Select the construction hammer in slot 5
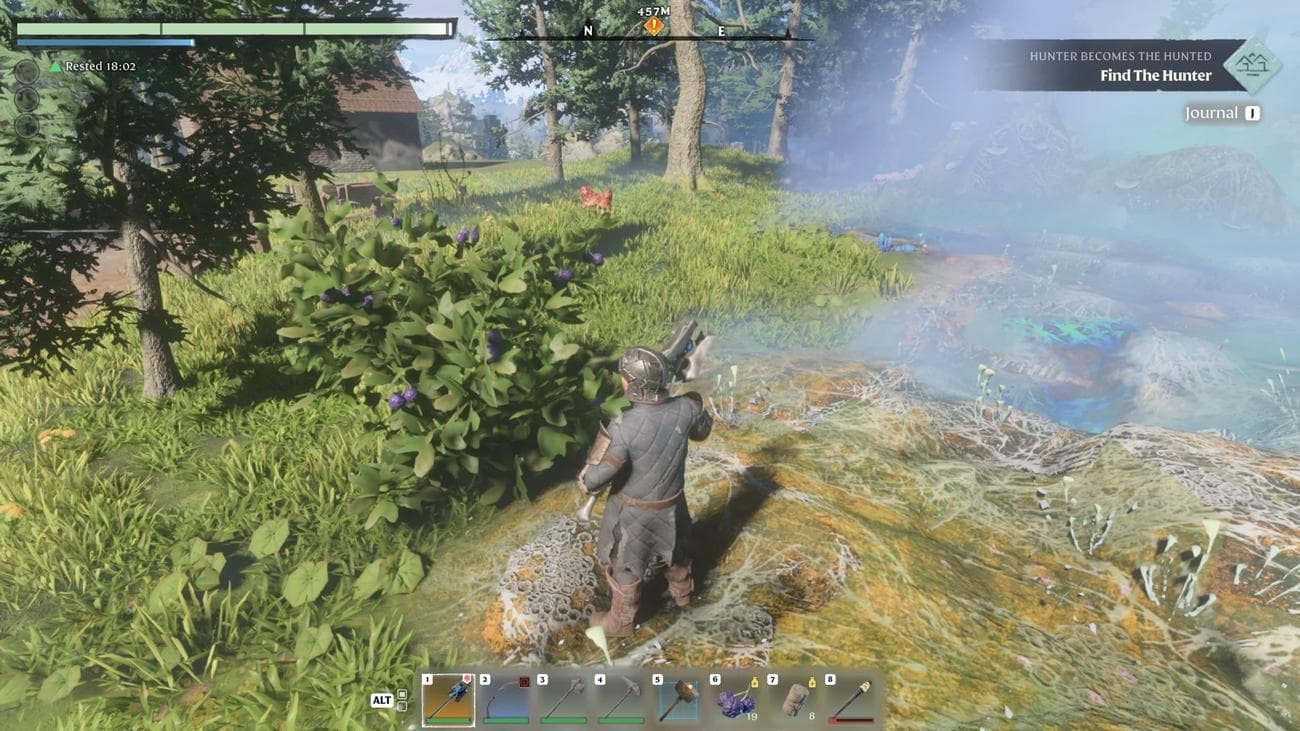Image resolution: width=1300 pixels, height=731 pixels. (678, 699)
